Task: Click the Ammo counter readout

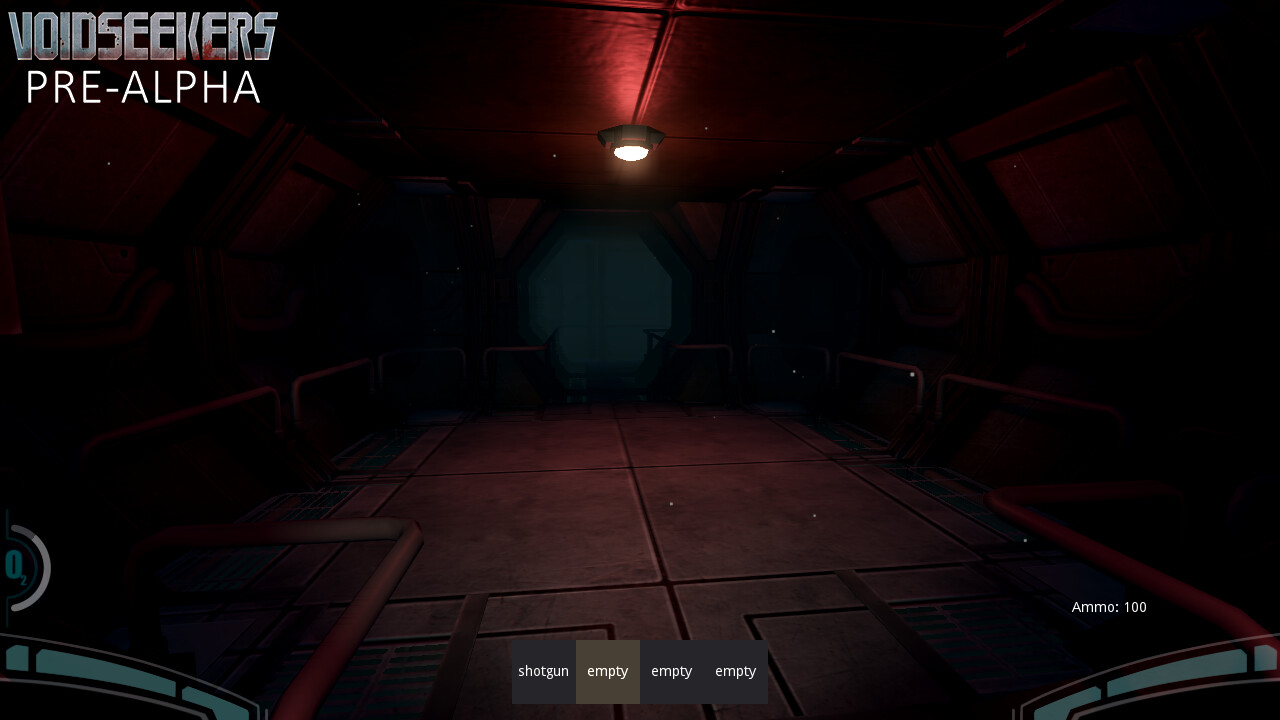Action: click(1108, 607)
